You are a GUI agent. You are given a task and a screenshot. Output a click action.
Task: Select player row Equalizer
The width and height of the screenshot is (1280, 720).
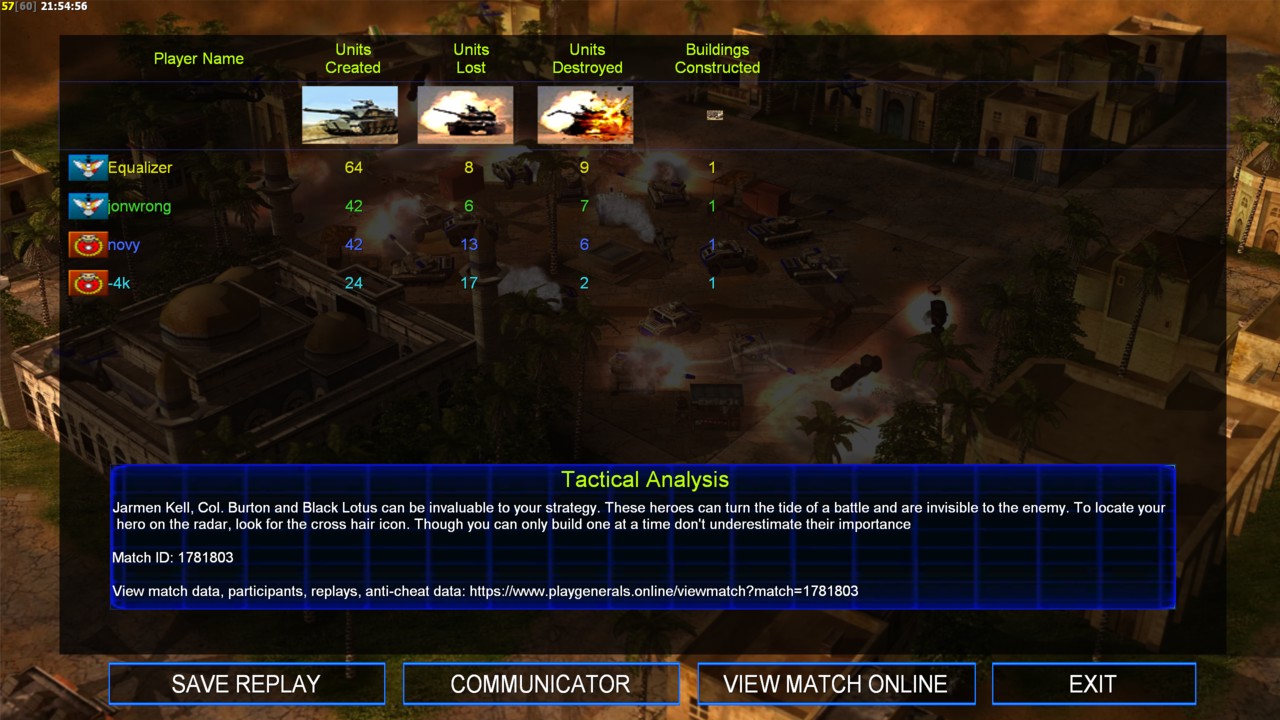tap(140, 168)
